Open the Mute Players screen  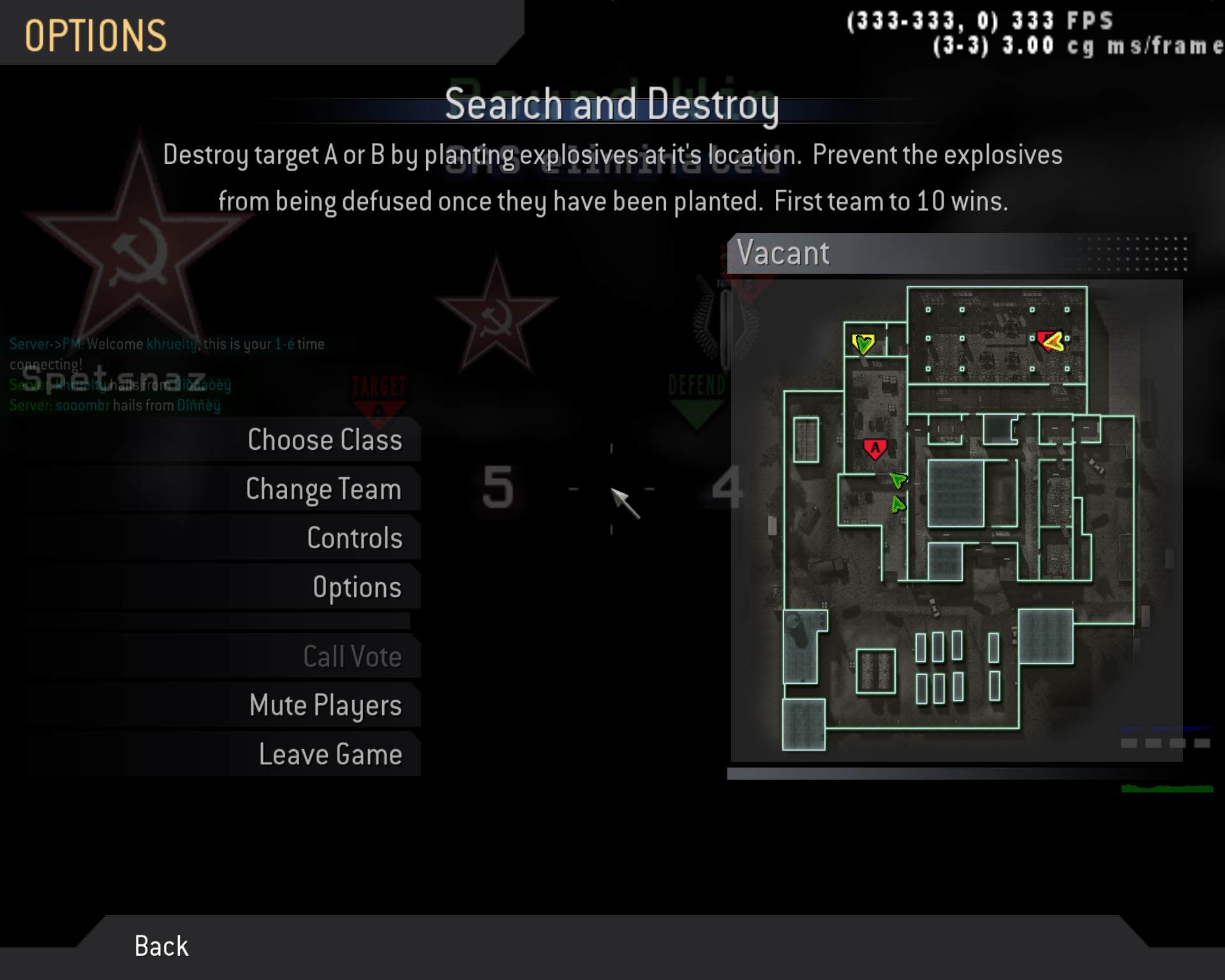tap(326, 705)
